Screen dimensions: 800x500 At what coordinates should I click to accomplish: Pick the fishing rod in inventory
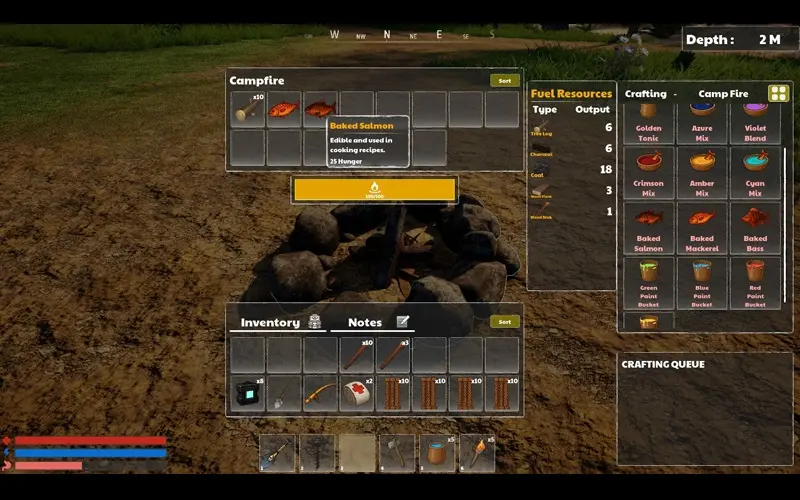tap(320, 394)
